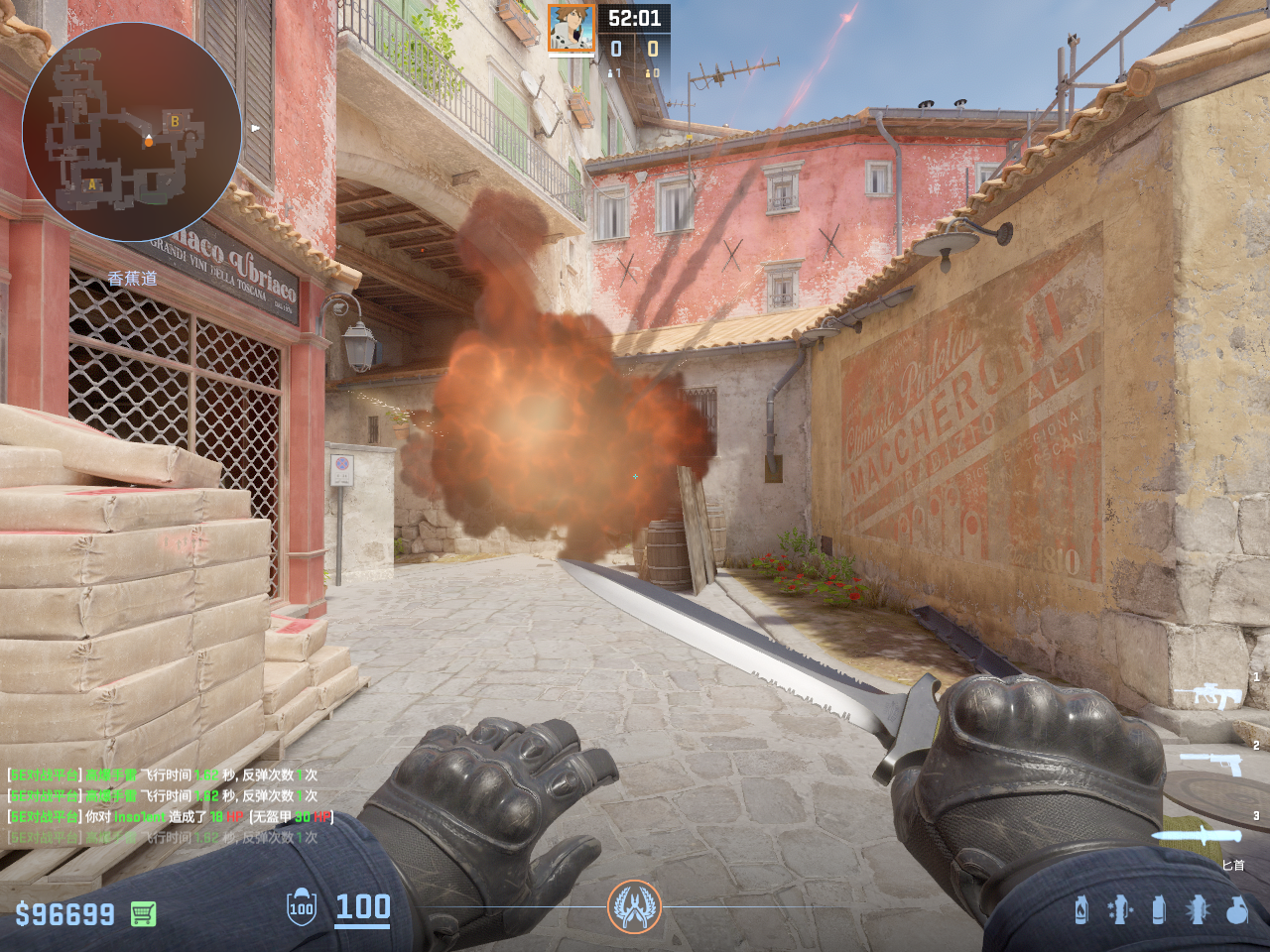This screenshot has width=1270, height=952.
Task: Select the B bombsite marker on the radar
Action: [x=175, y=122]
